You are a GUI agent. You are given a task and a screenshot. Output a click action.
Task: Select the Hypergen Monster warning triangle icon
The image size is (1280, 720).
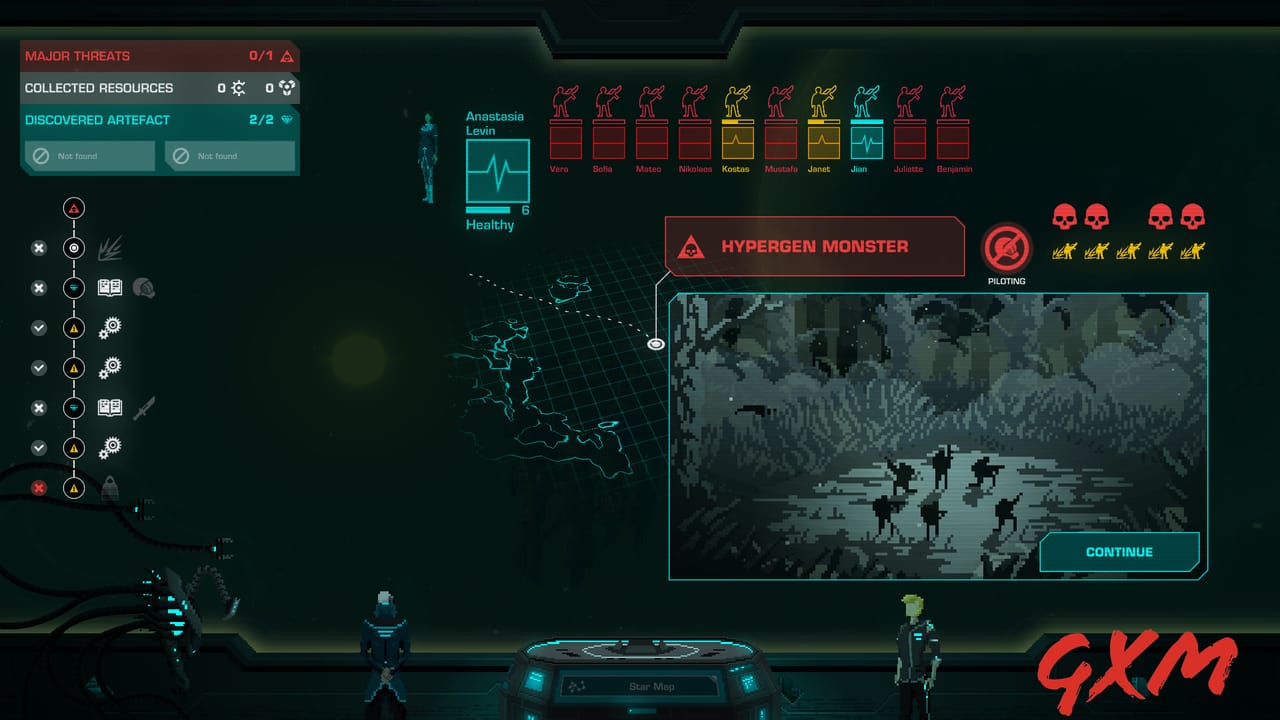point(689,246)
